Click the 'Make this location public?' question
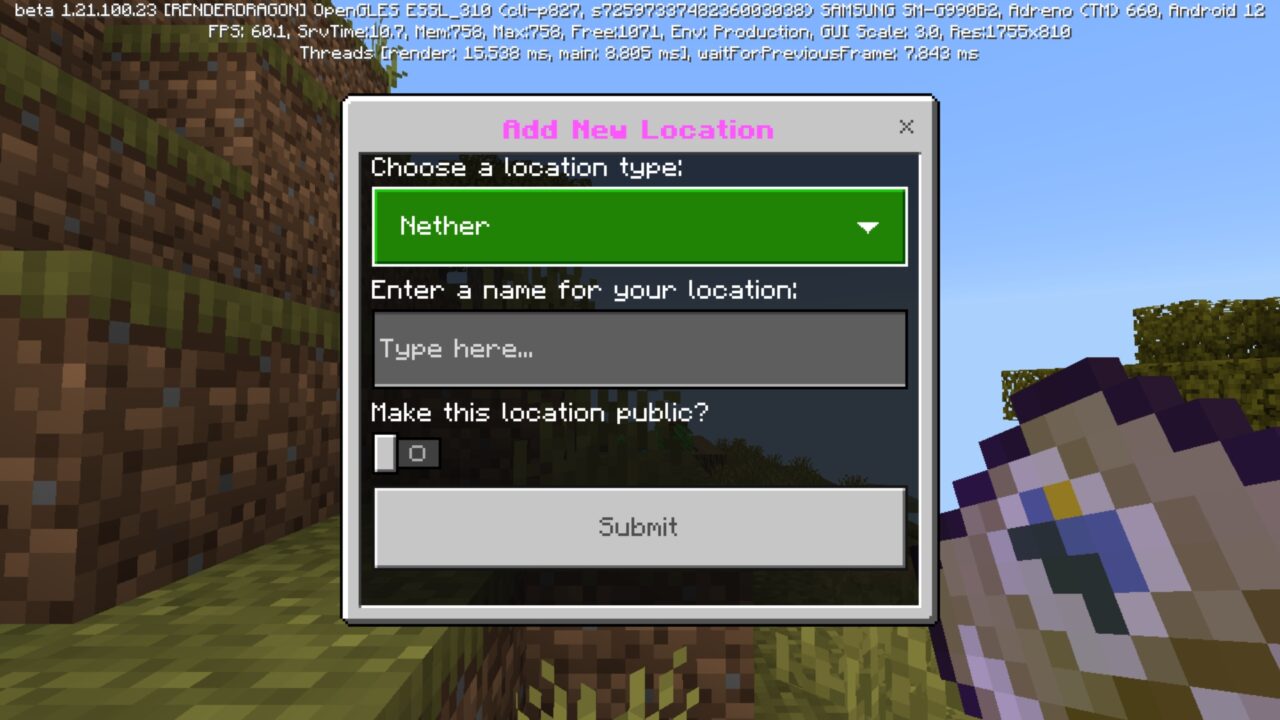 [x=540, y=412]
